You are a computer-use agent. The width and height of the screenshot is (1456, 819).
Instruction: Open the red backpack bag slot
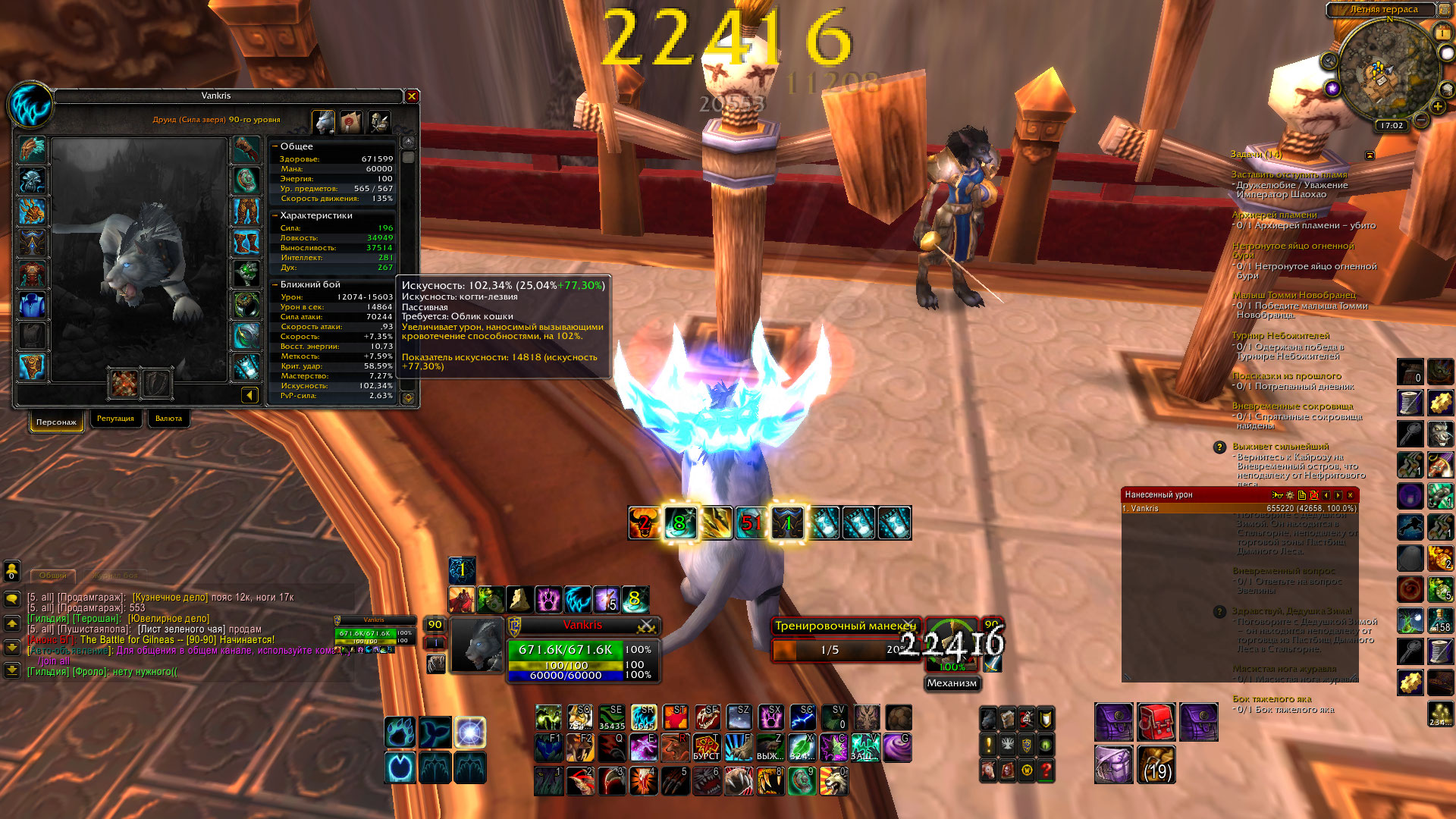1156,722
